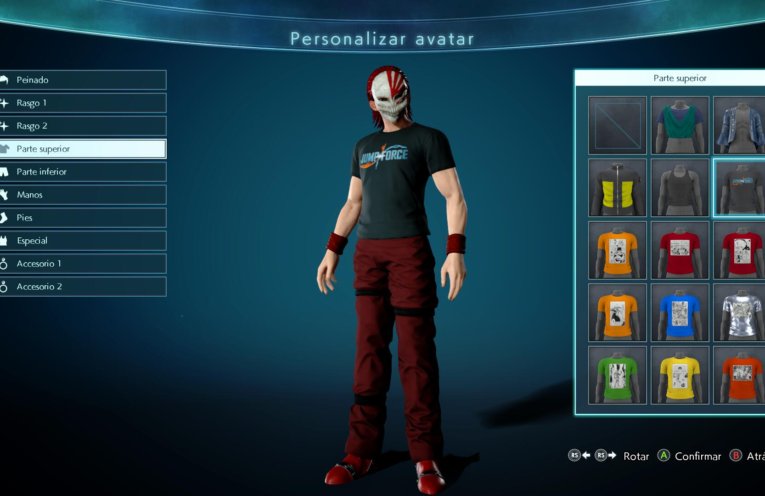The height and width of the screenshot is (496, 765).
Task: Select the empty no-top slot
Action: tap(617, 125)
